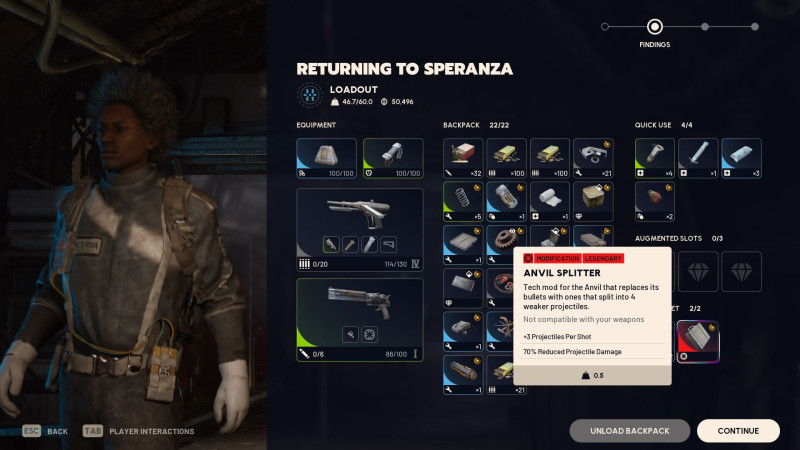Select the rusted gear item
Image resolution: width=800 pixels, height=450 pixels.
[x=506, y=245]
